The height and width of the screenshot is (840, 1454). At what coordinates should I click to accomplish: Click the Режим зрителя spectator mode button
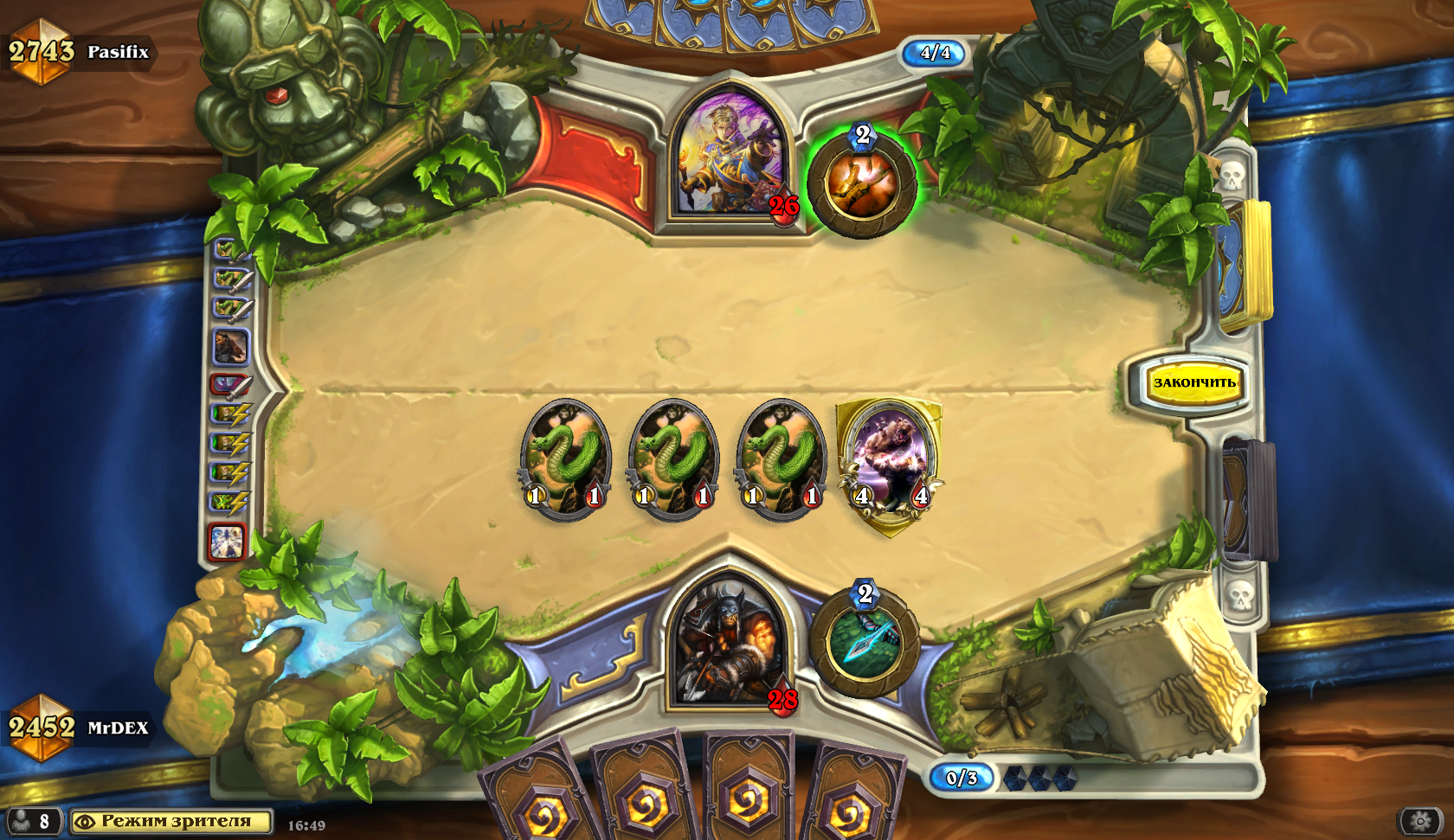click(171, 821)
